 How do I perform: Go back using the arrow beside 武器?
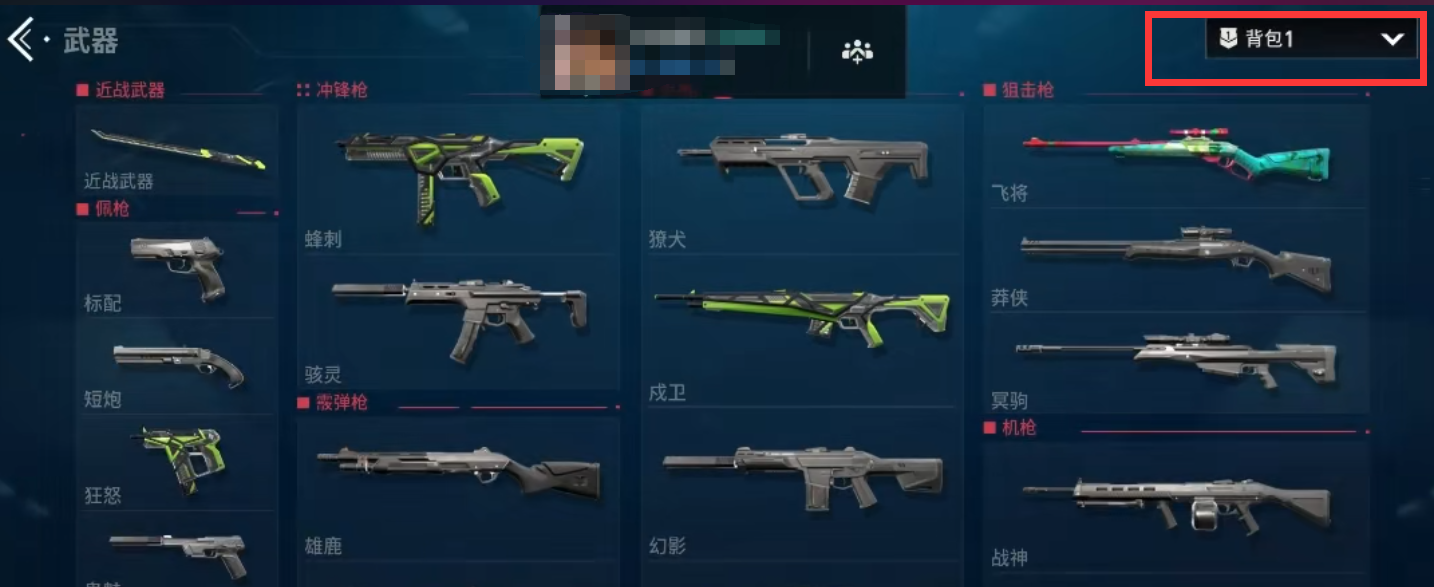[22, 40]
